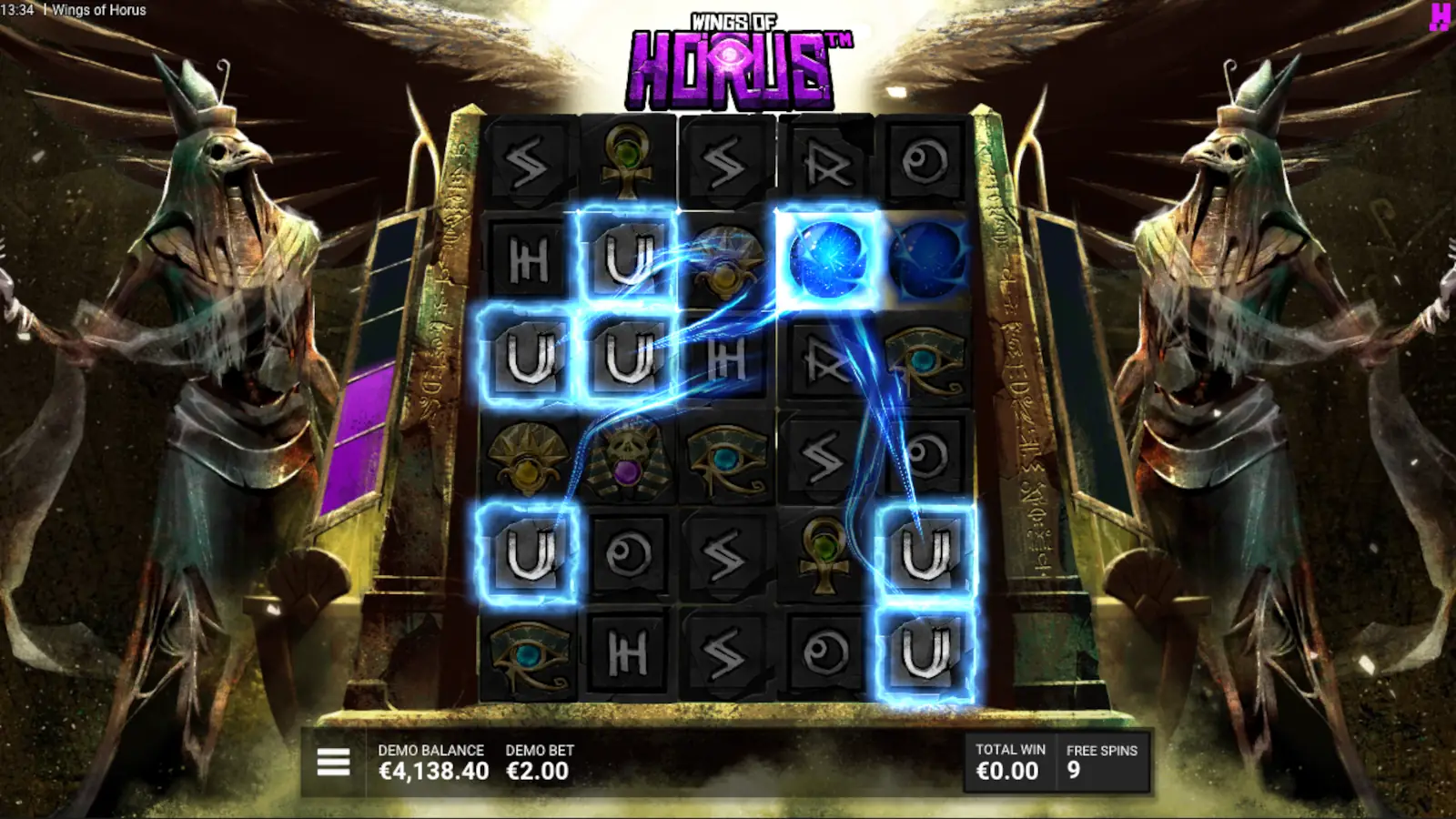Click the O rune at top-right of grid
This screenshot has height=819, width=1456.
pos(928,164)
